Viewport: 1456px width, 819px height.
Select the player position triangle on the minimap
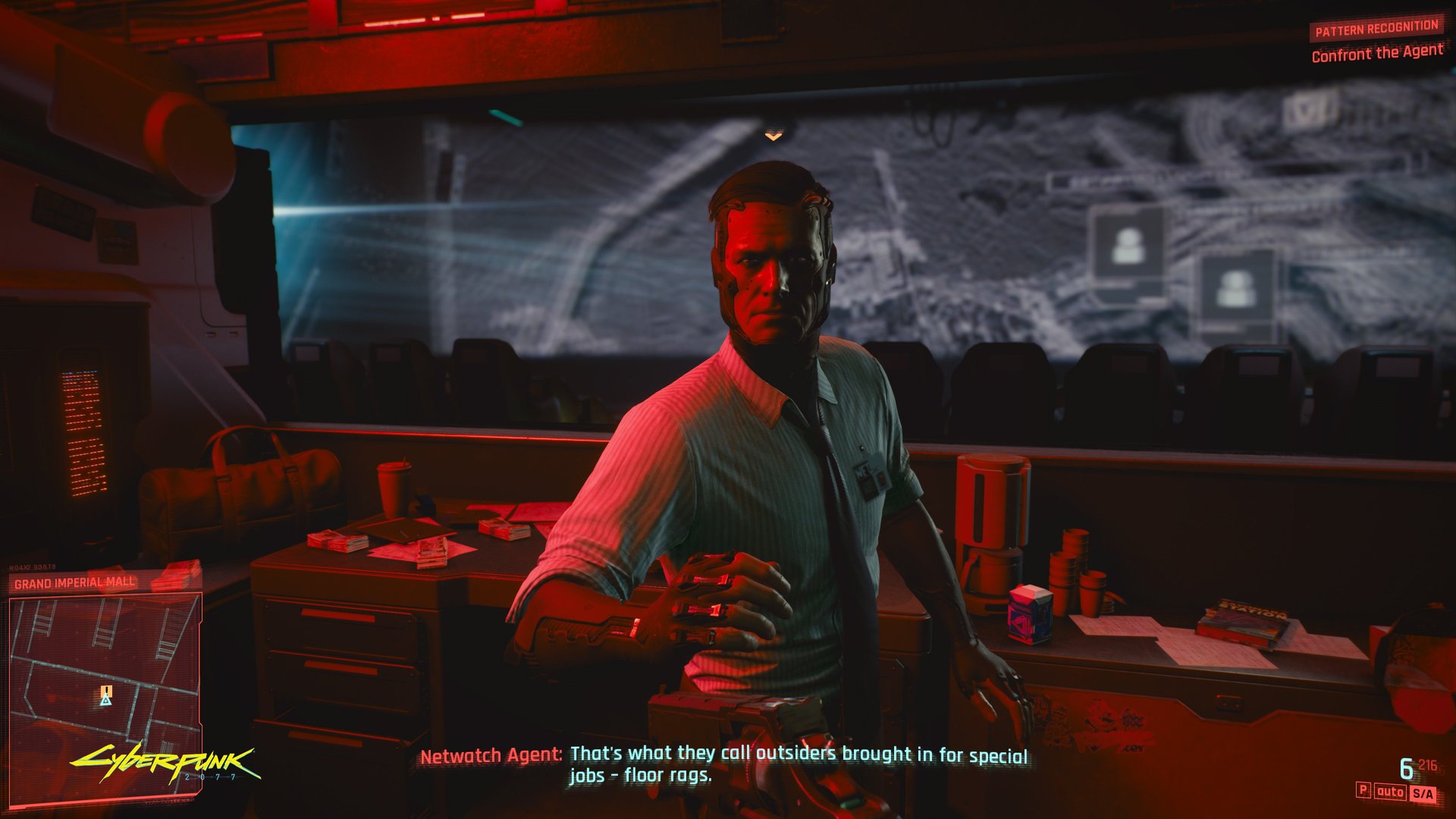105,701
